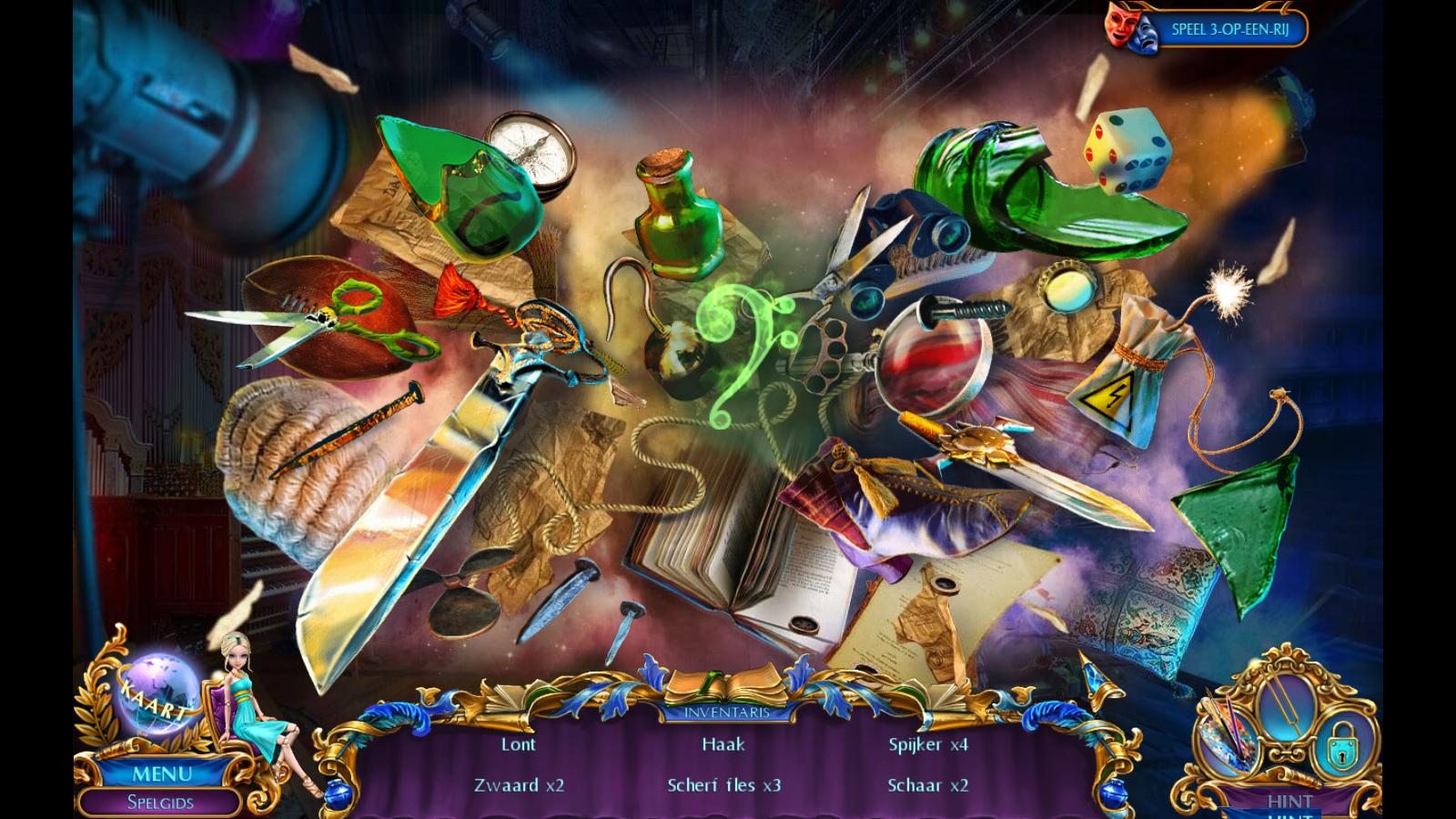This screenshot has height=819, width=1456.
Task: Open the Menu button
Action: [x=162, y=774]
